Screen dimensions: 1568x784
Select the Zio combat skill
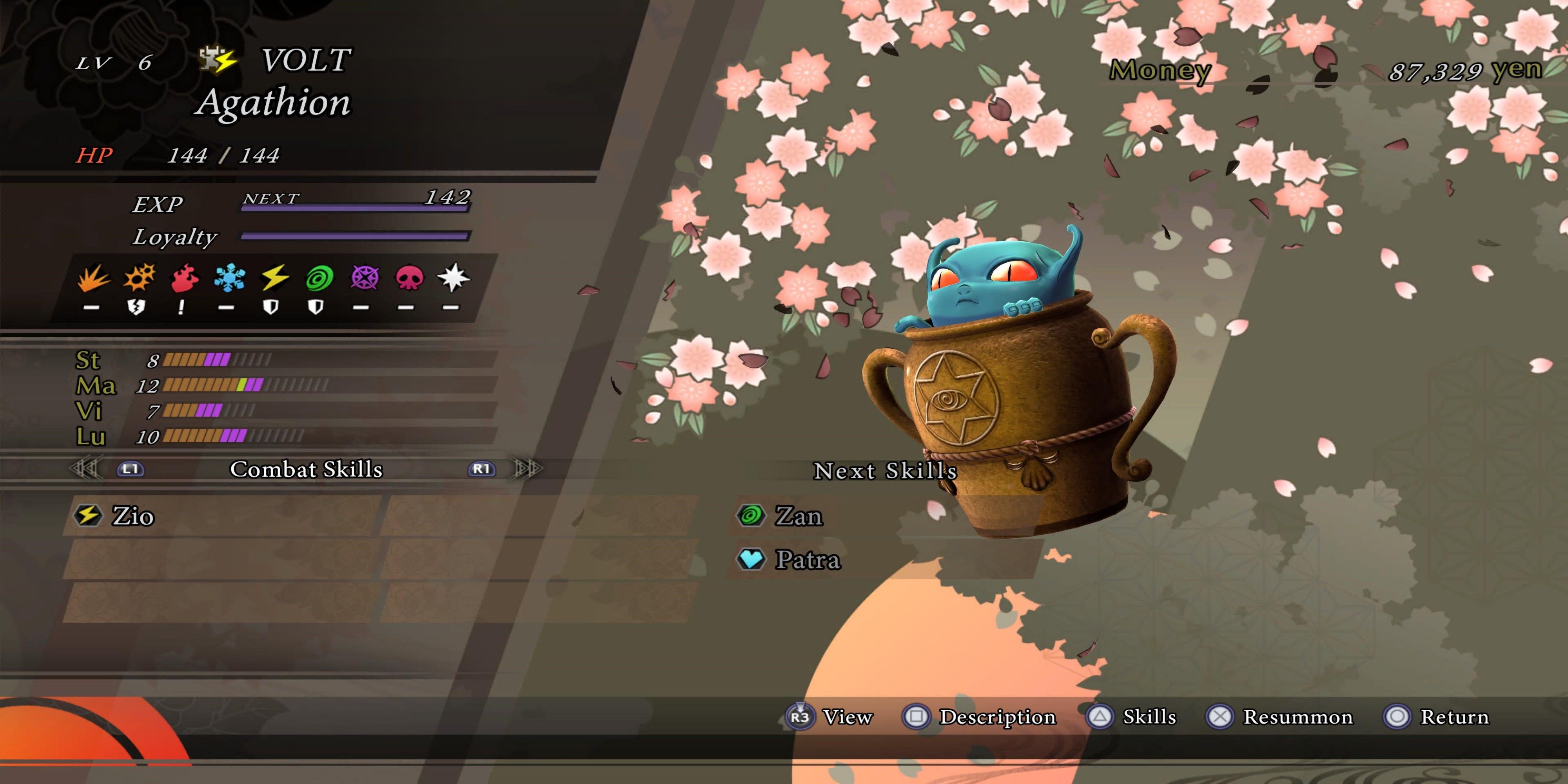[x=133, y=516]
